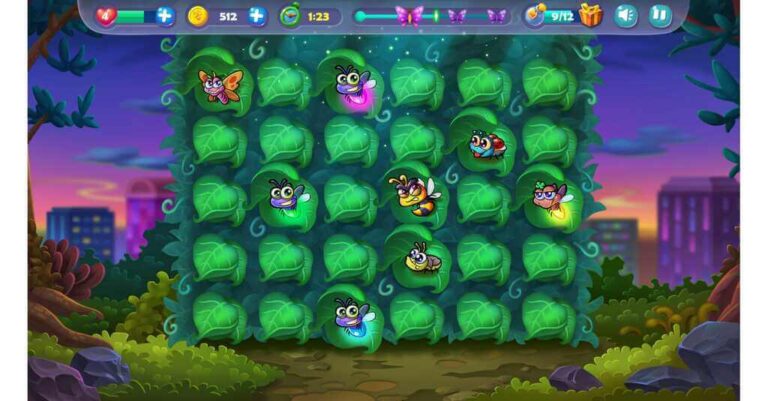Viewport: 768px width, 401px height.
Task: Toggle the sound speaker button
Action: point(626,15)
